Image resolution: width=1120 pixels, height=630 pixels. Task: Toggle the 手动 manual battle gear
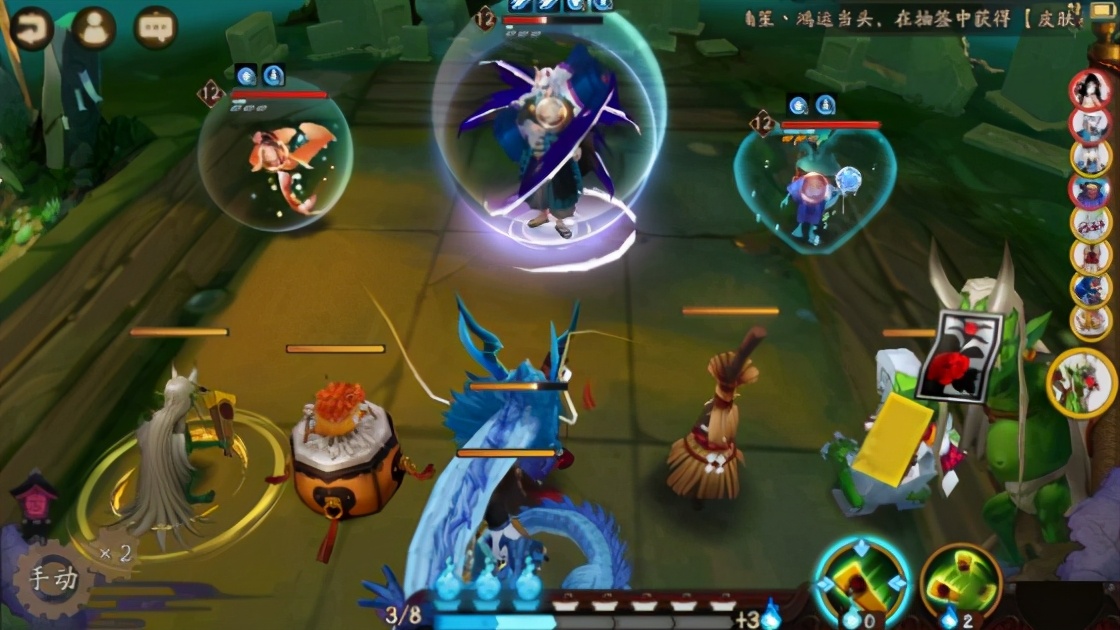pyautogui.click(x=52, y=579)
